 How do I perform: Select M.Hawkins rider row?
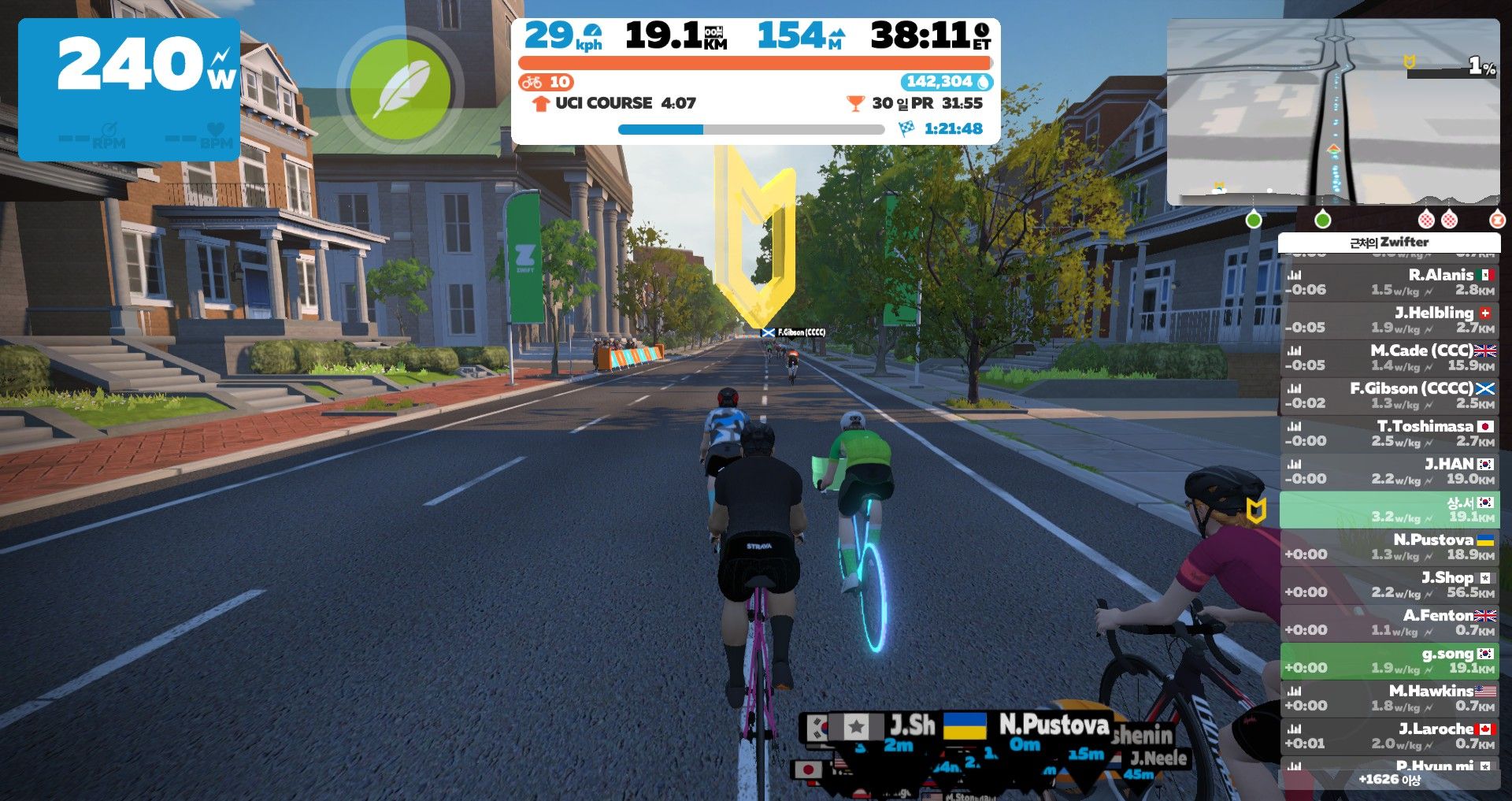pyautogui.click(x=1390, y=698)
